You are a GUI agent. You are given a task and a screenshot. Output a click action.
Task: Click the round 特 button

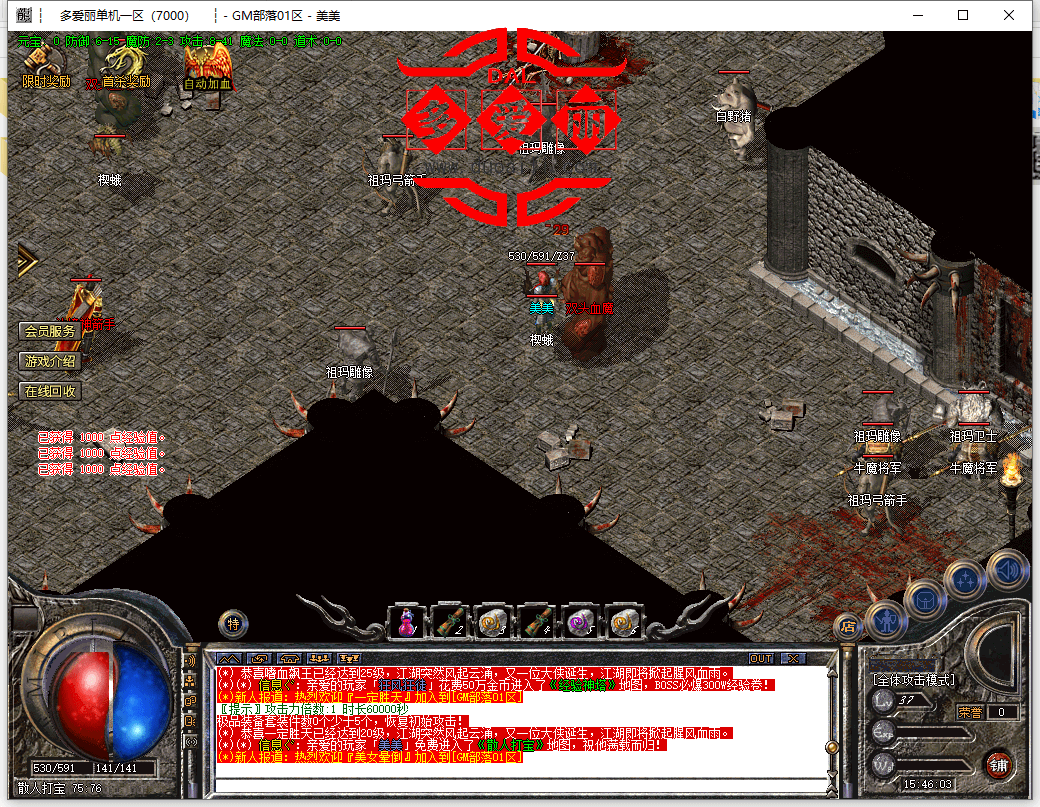(233, 623)
